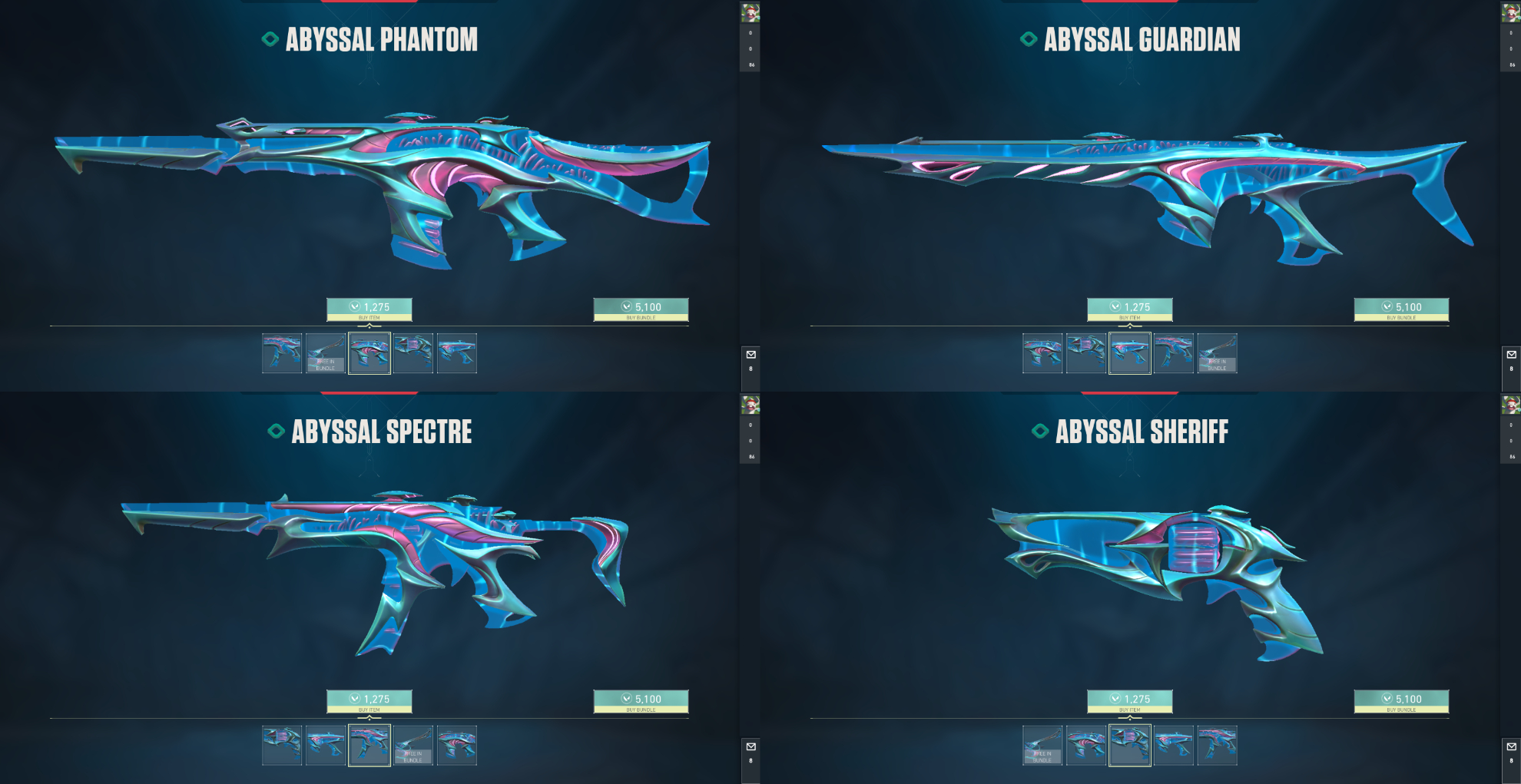Screen dimensions: 1521x784
Task: Select the melee thumbnail in the Abyssal Sheriff panel
Action: click(x=1042, y=746)
